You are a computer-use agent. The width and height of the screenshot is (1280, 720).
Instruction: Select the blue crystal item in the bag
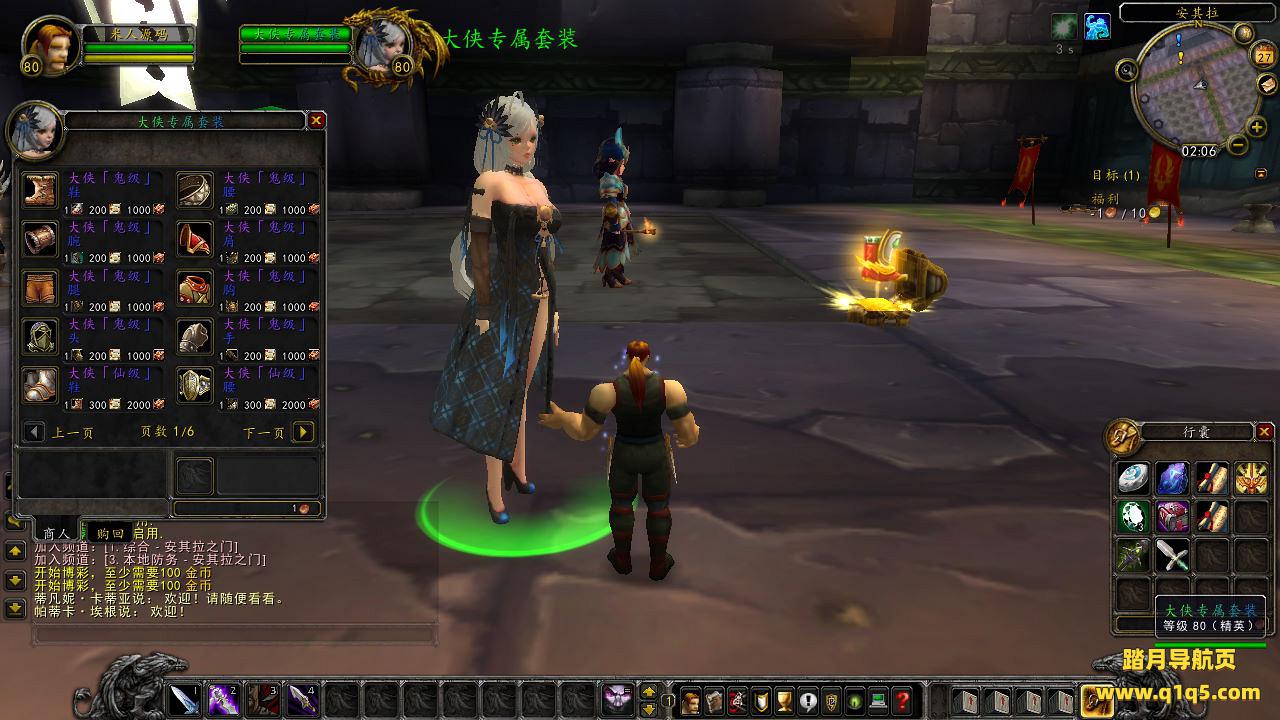click(x=1172, y=479)
